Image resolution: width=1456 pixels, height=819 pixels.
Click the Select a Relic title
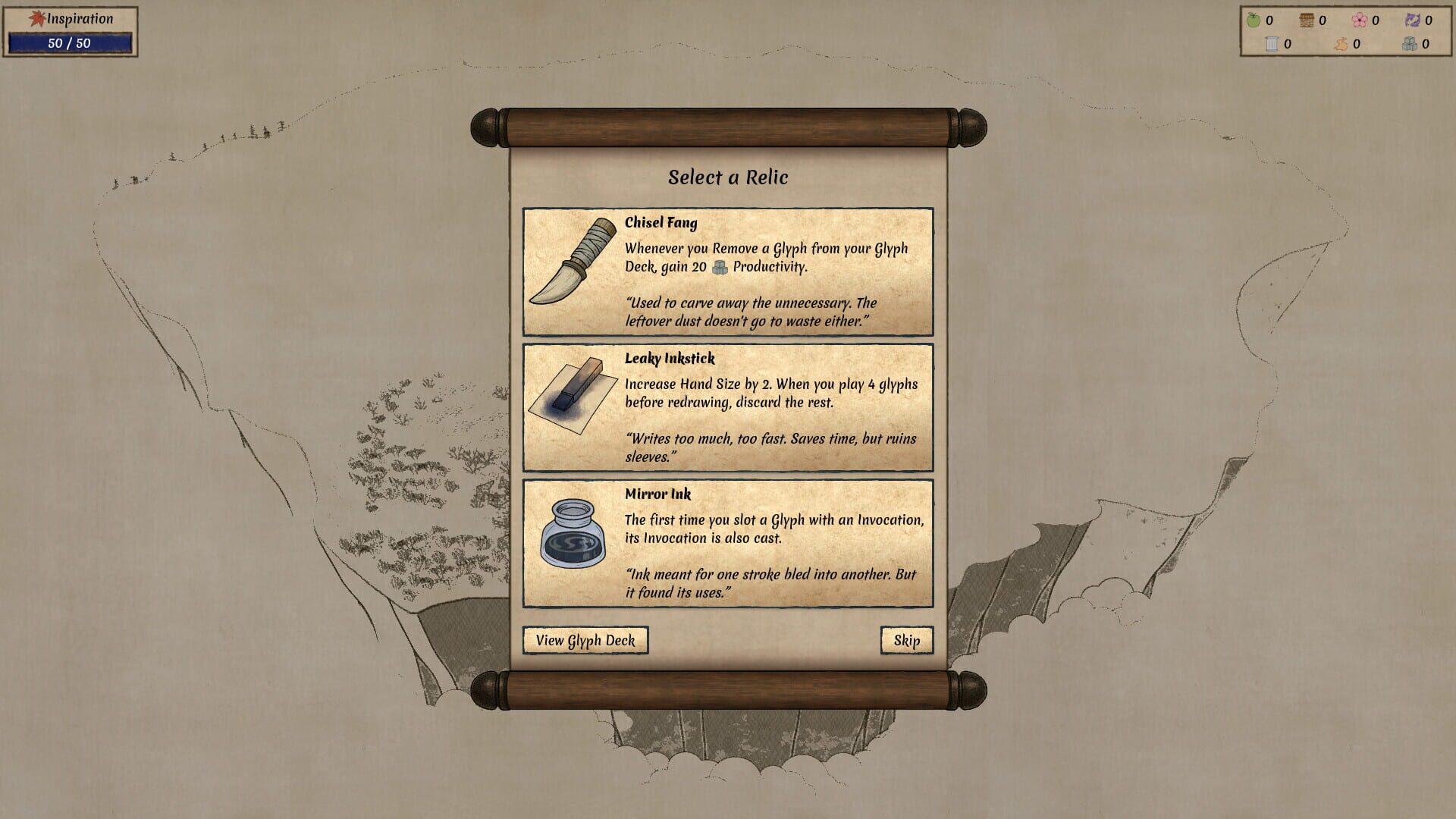(727, 177)
